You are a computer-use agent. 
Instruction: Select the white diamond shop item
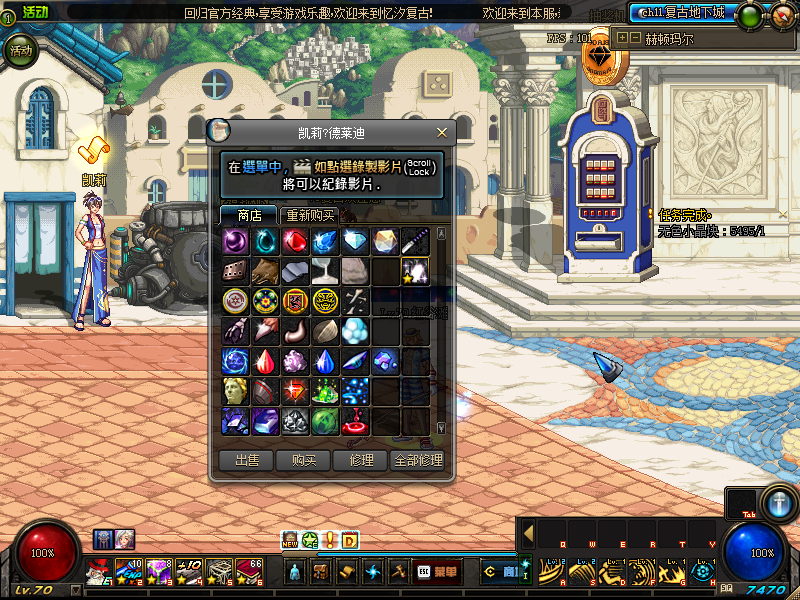[355, 242]
